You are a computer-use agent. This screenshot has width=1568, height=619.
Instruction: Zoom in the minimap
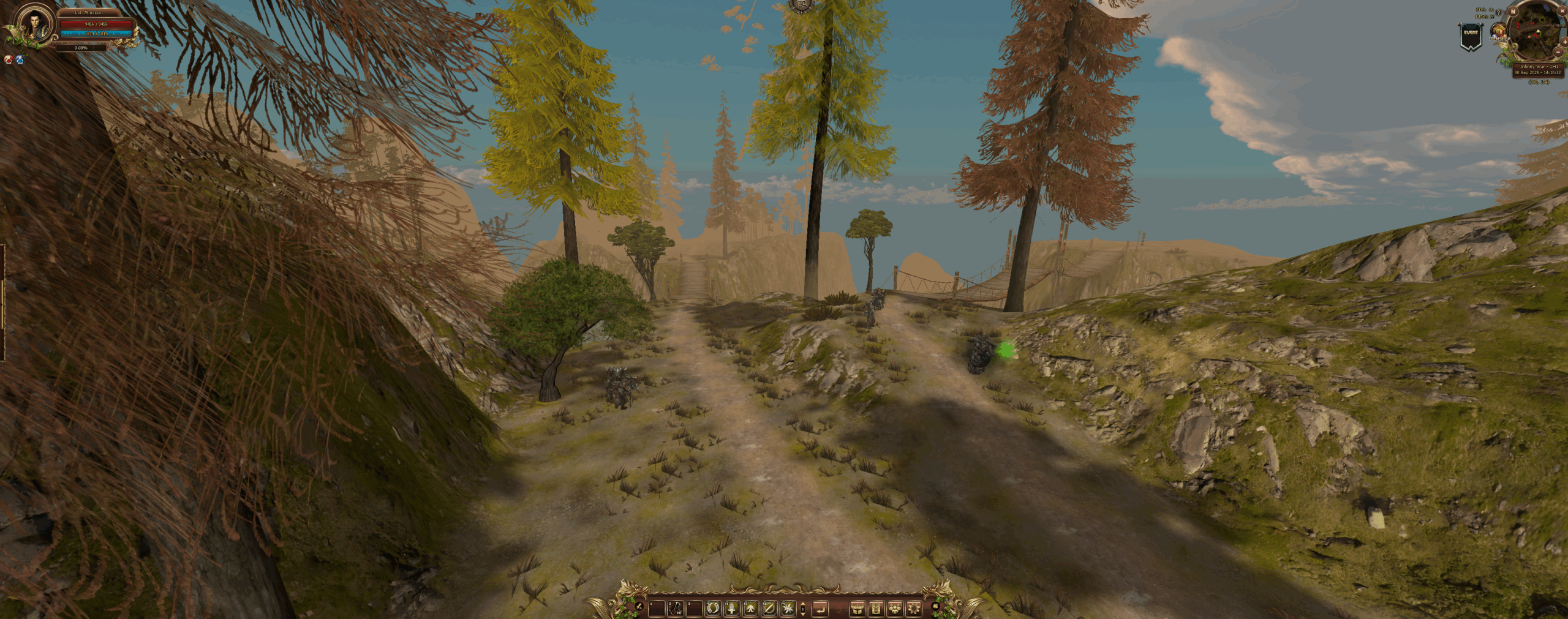click(x=1564, y=42)
